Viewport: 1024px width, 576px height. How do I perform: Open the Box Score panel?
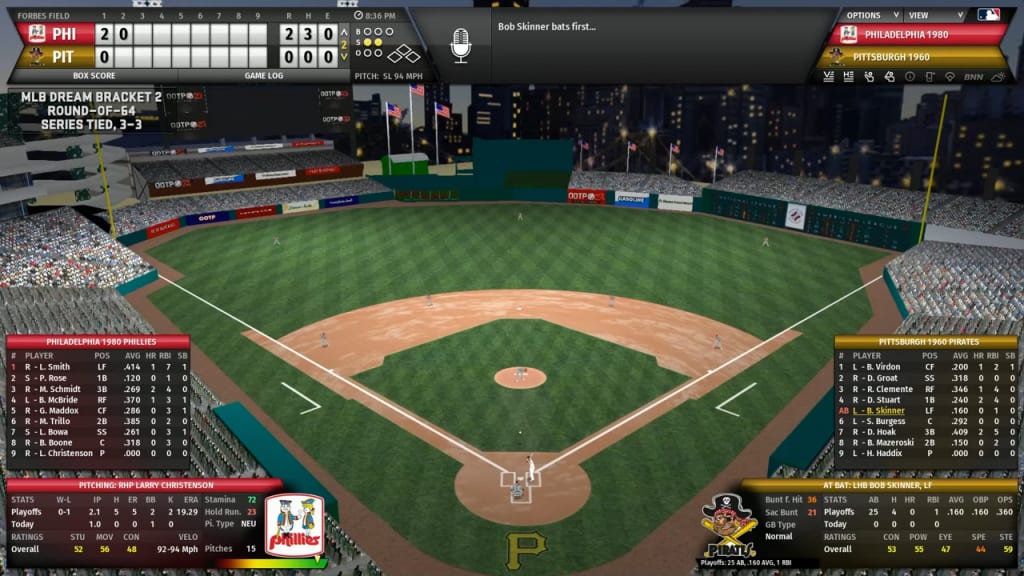coord(94,75)
